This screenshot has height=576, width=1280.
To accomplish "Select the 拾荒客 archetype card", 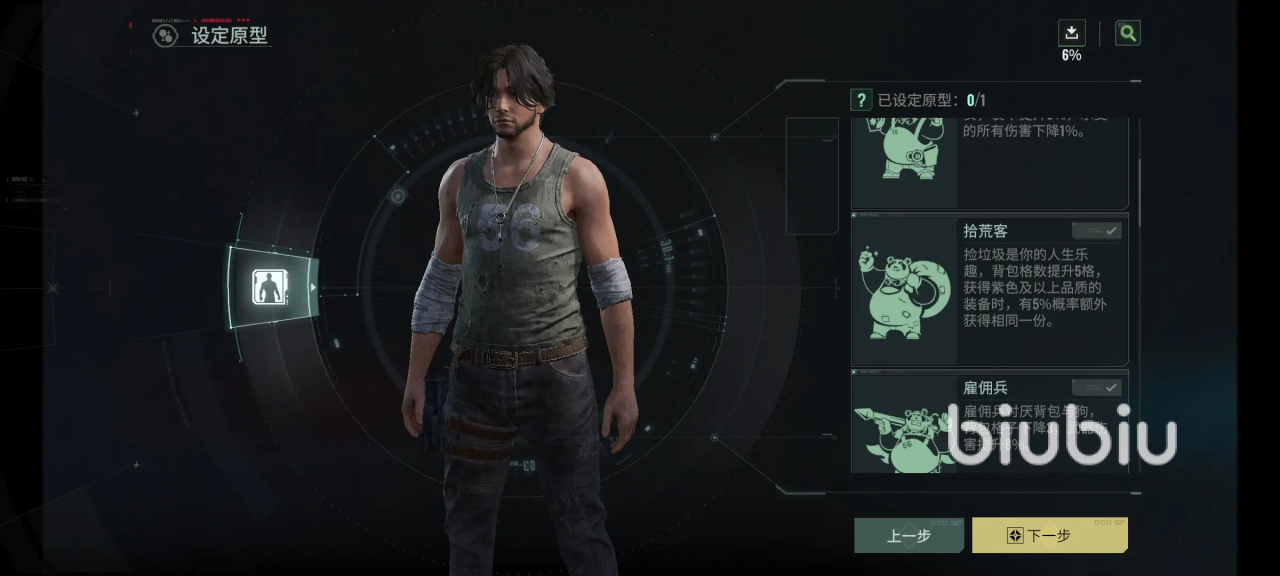I will (989, 290).
